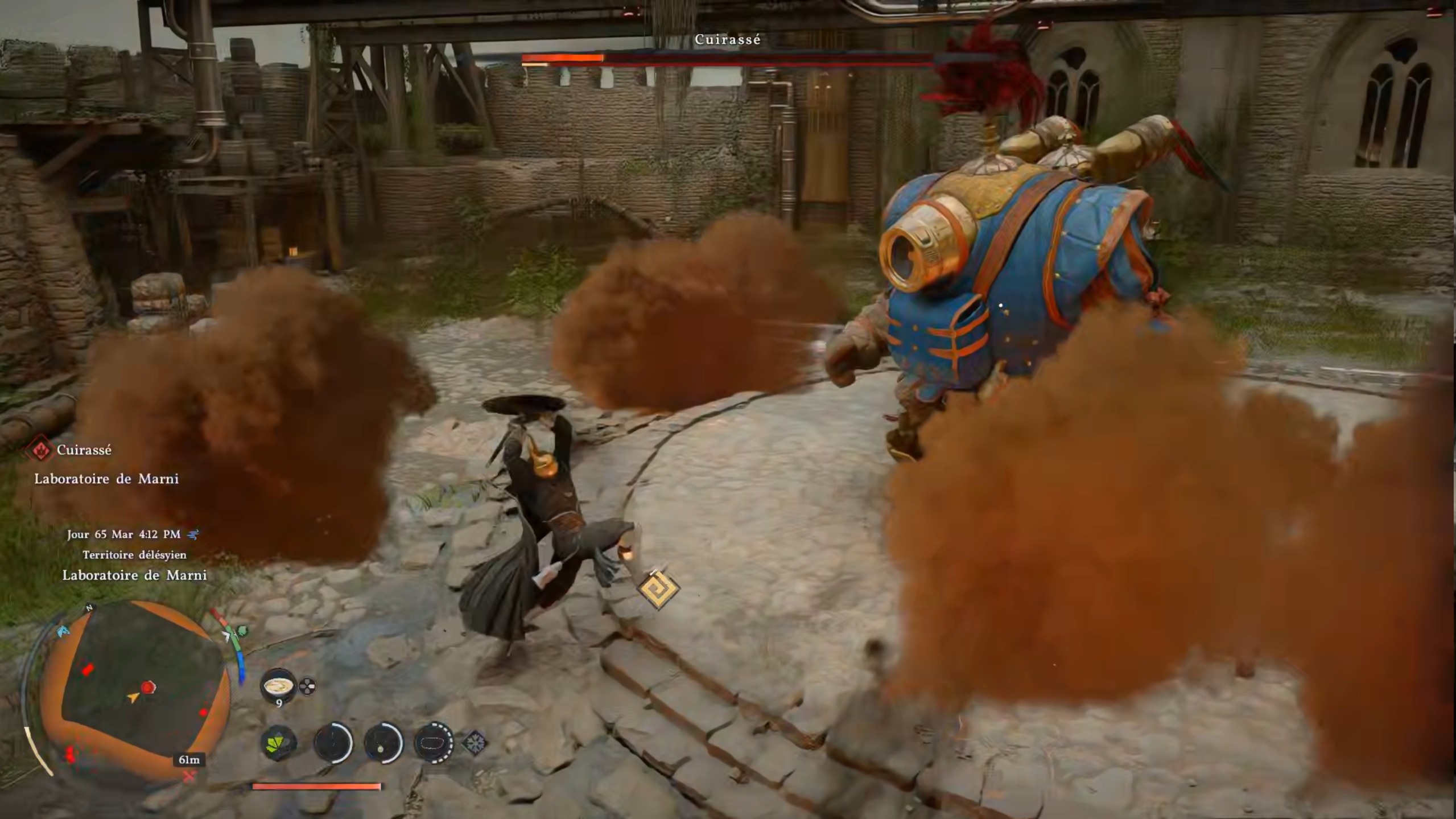Activate the green leaf skill icon
The height and width of the screenshot is (819, 1456).
tap(279, 742)
